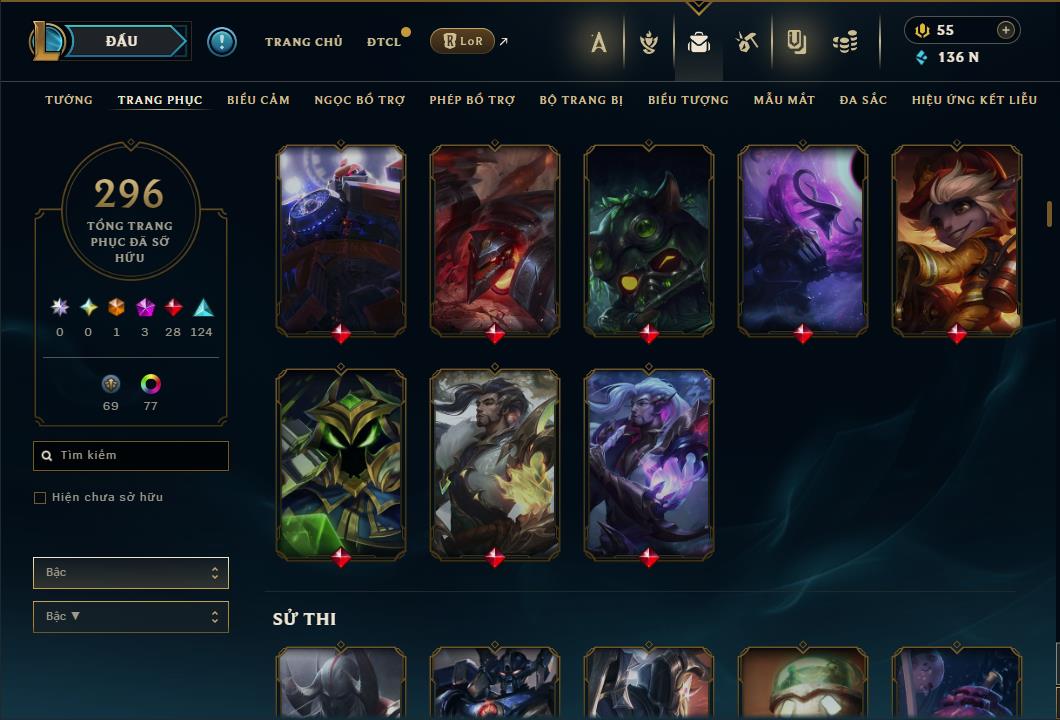Click the ĐẤU play button

[122, 41]
